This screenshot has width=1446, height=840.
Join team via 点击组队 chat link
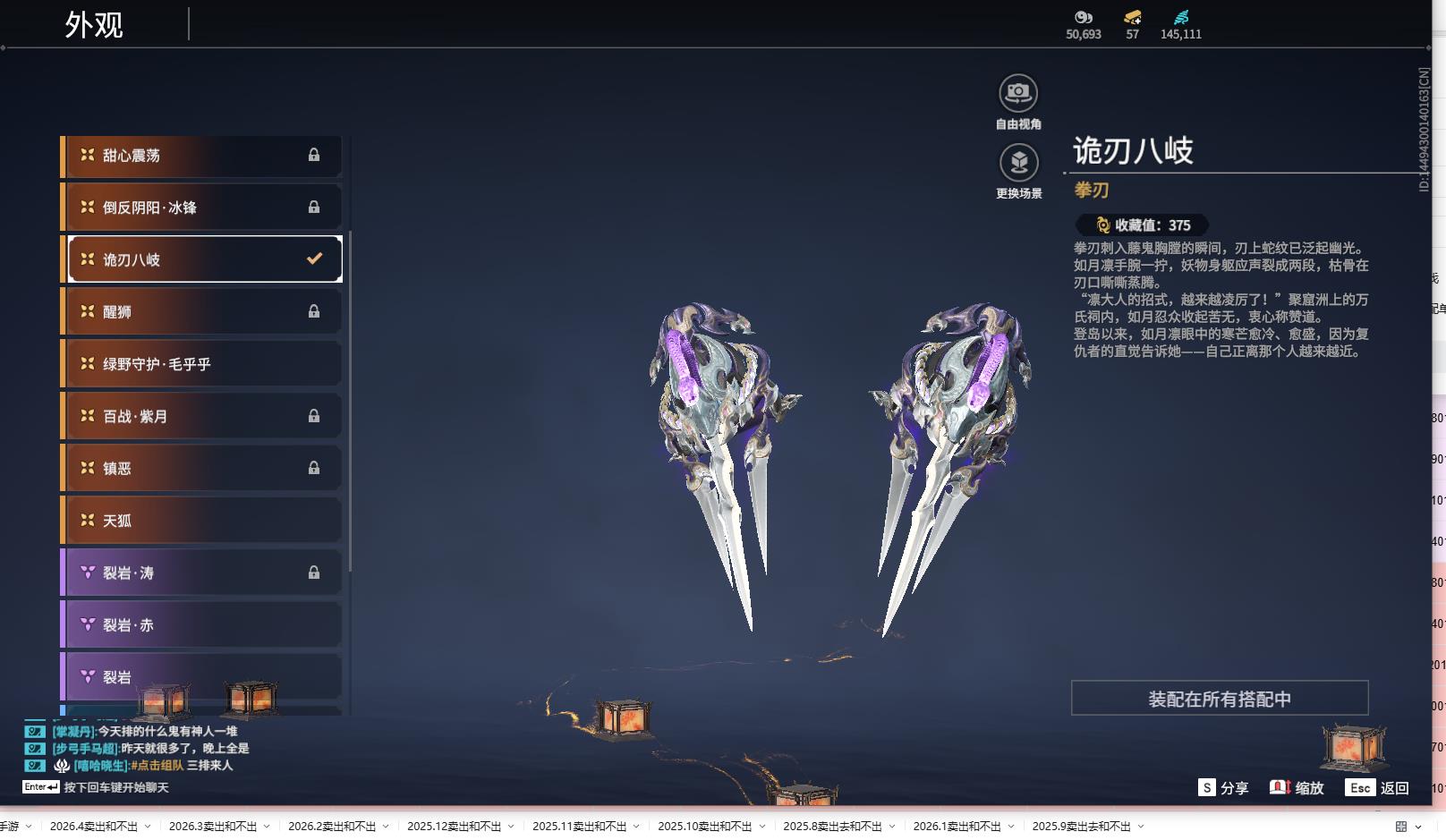click(157, 766)
